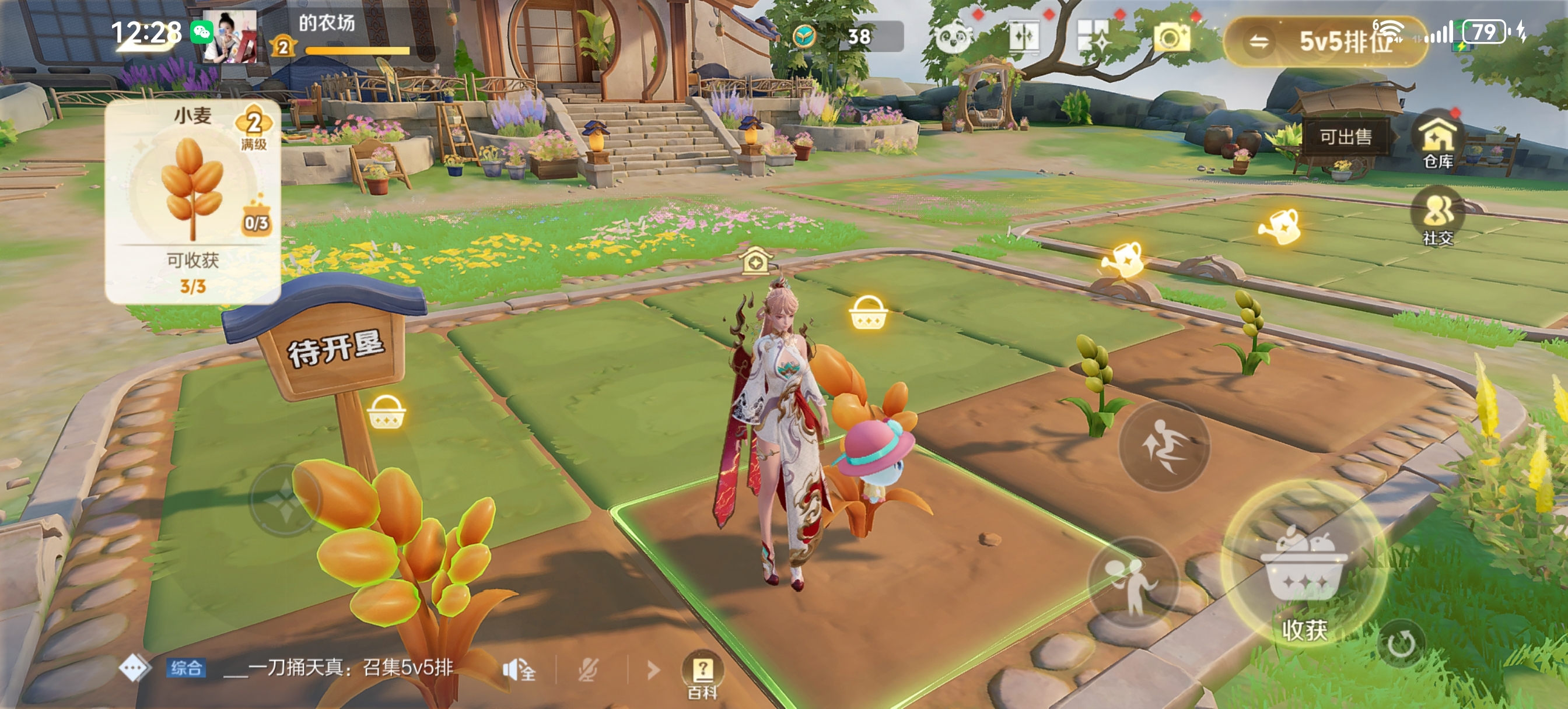Click the panda face icon

pos(952,39)
